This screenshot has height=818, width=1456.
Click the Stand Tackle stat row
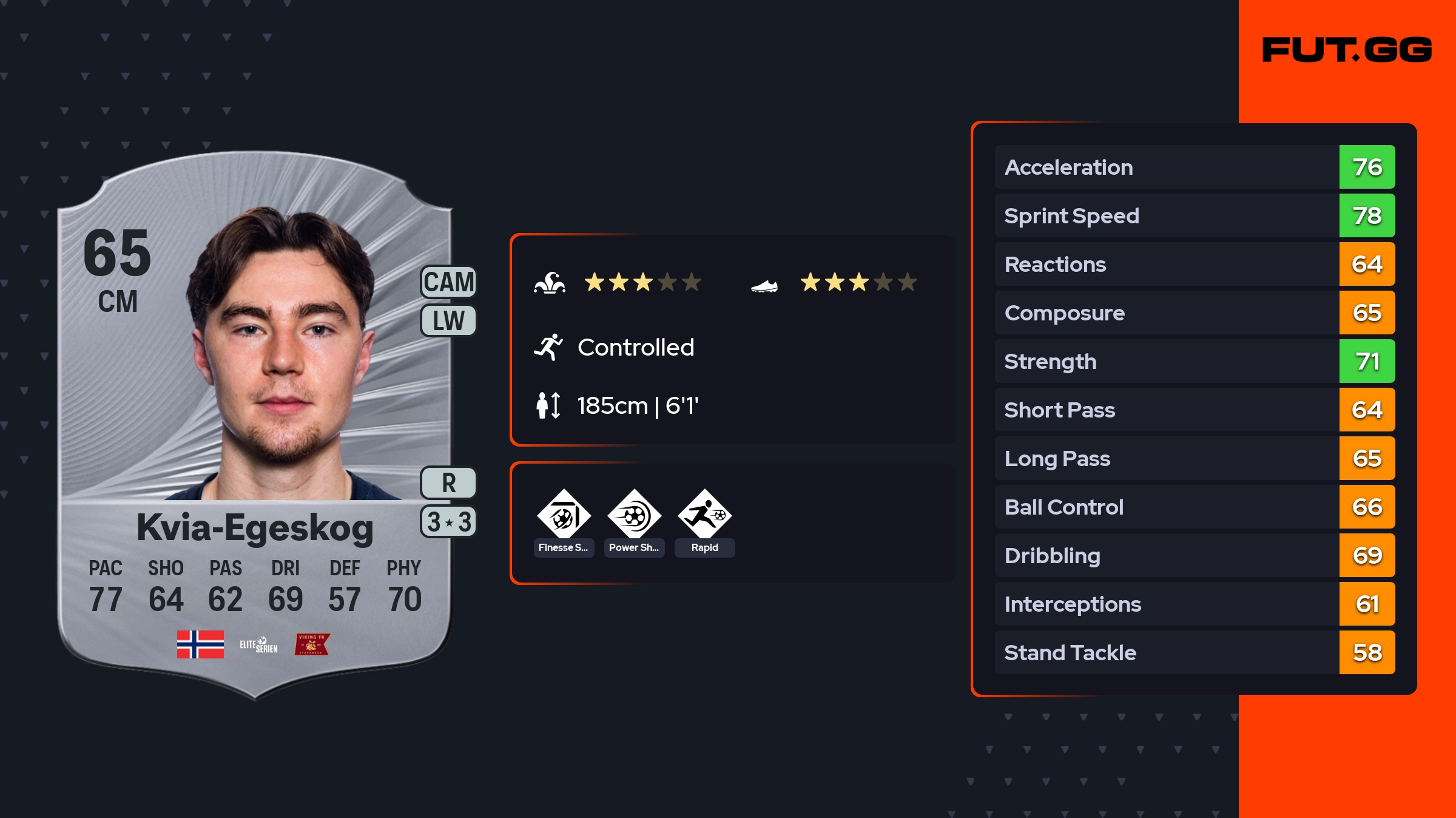[x=1194, y=652]
